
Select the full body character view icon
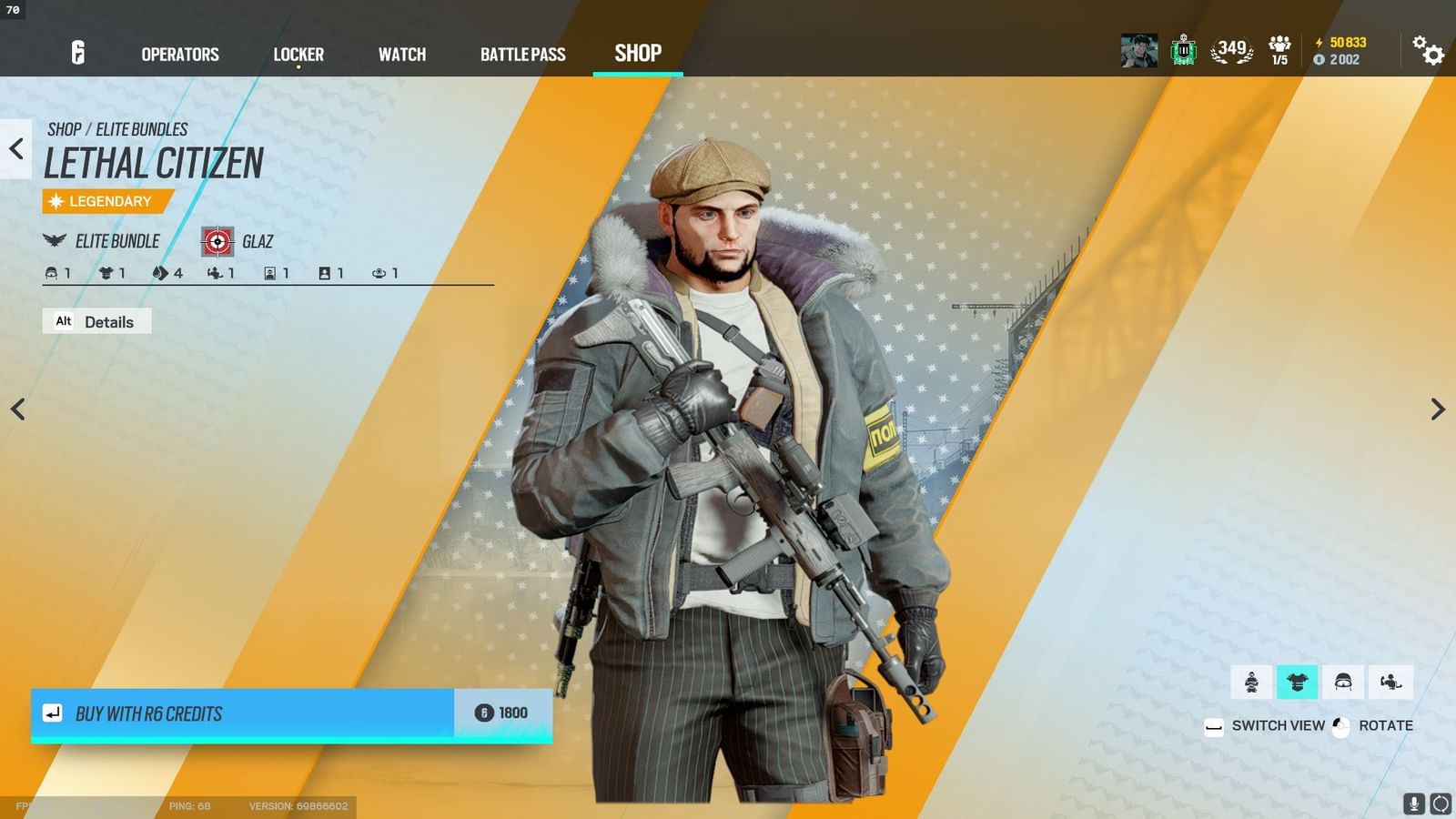[1251, 681]
